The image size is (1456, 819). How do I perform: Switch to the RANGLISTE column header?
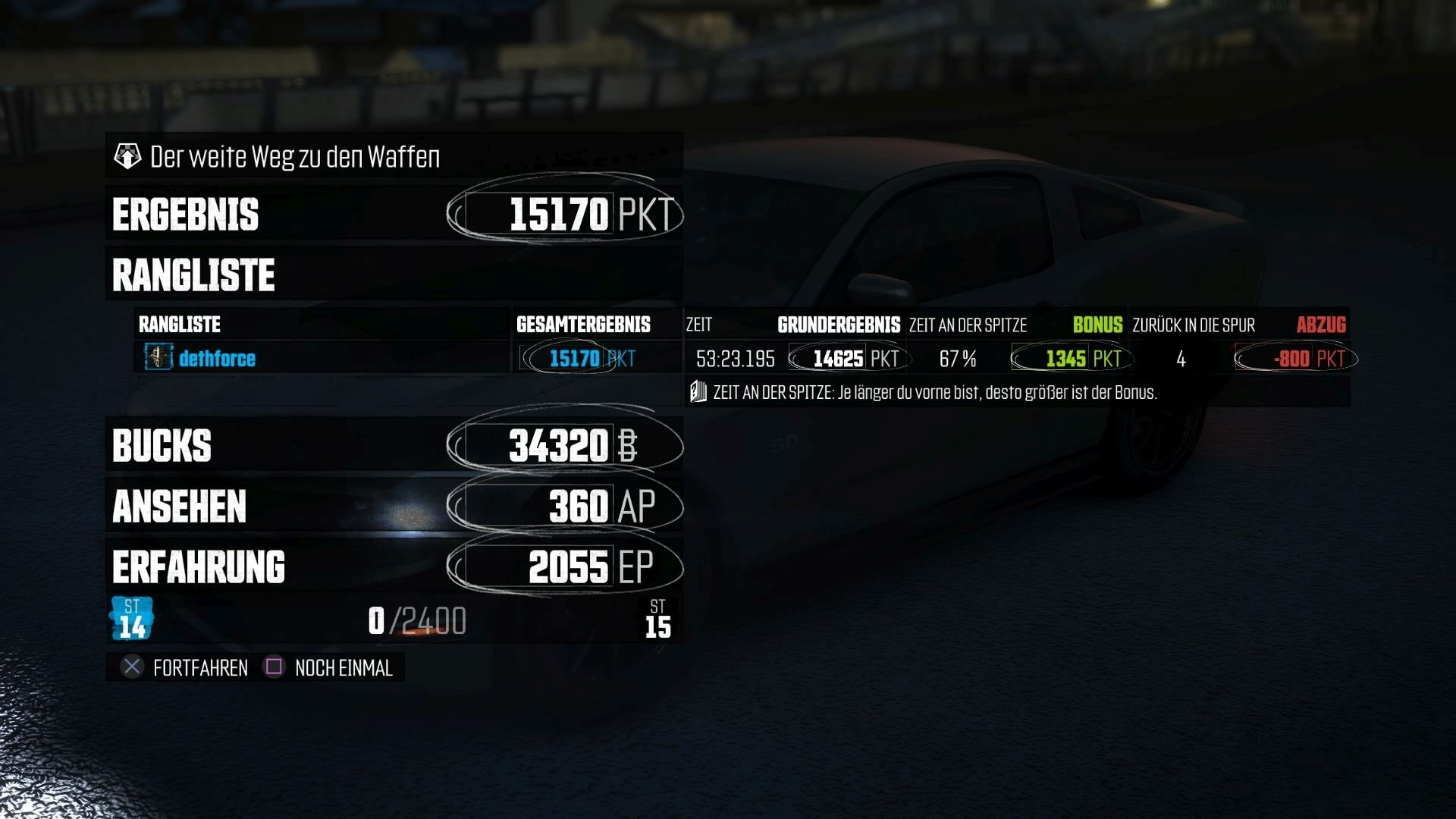[x=178, y=325]
